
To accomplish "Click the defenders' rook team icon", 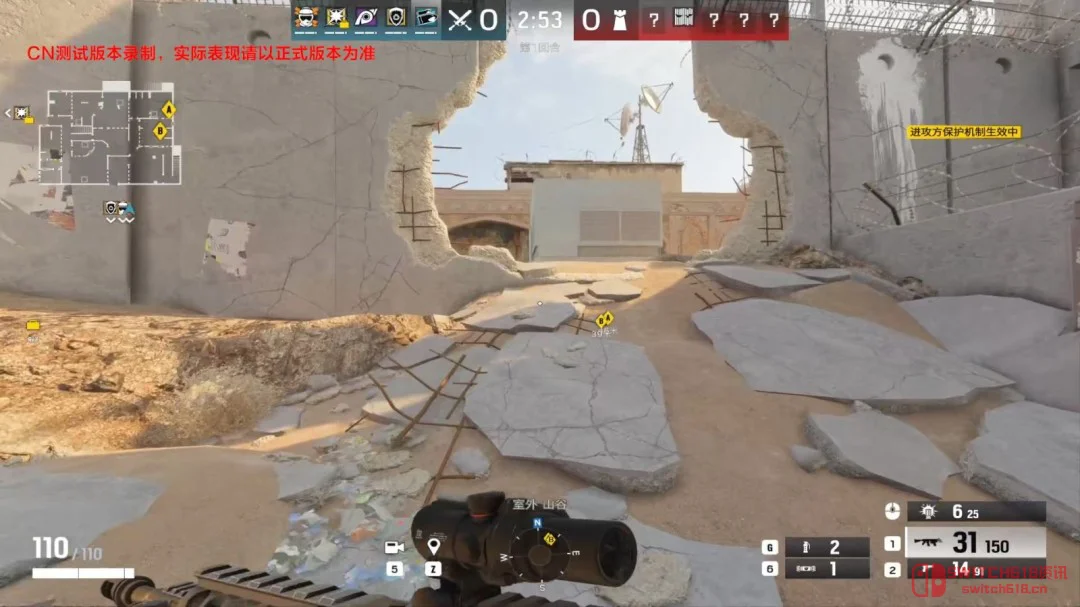I will (620, 19).
